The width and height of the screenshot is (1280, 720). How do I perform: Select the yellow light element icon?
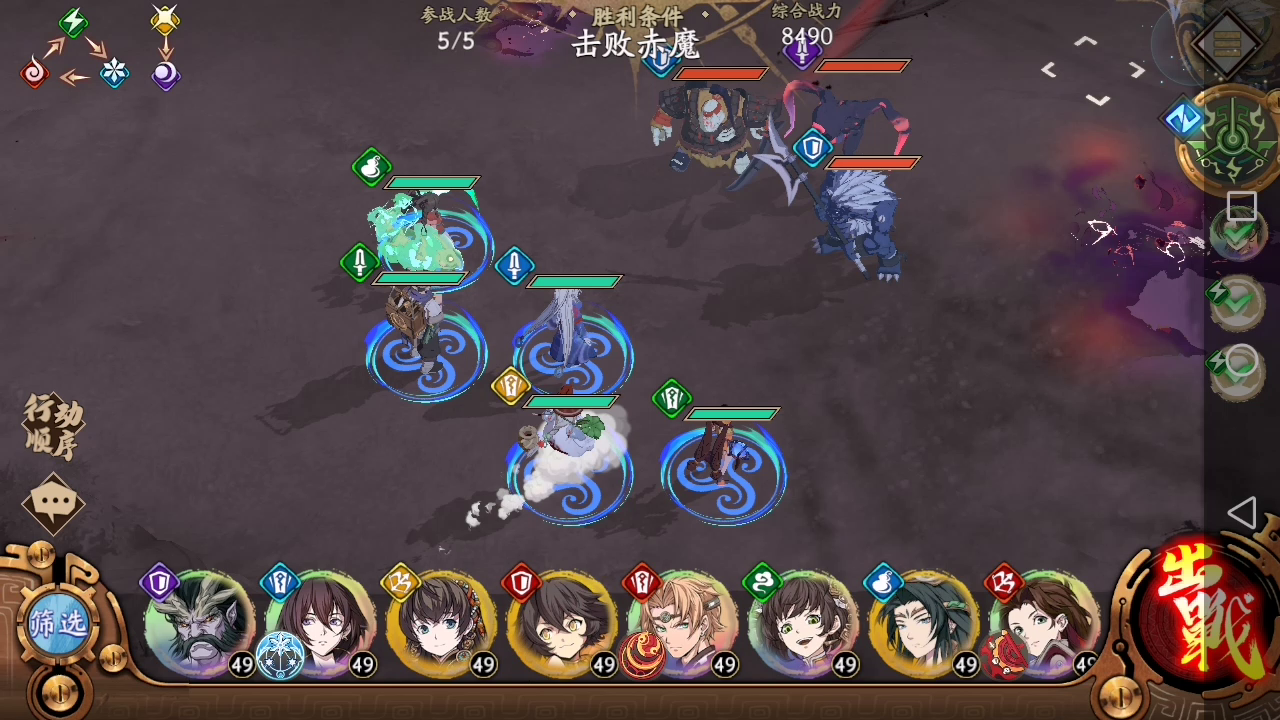pyautogui.click(x=165, y=20)
